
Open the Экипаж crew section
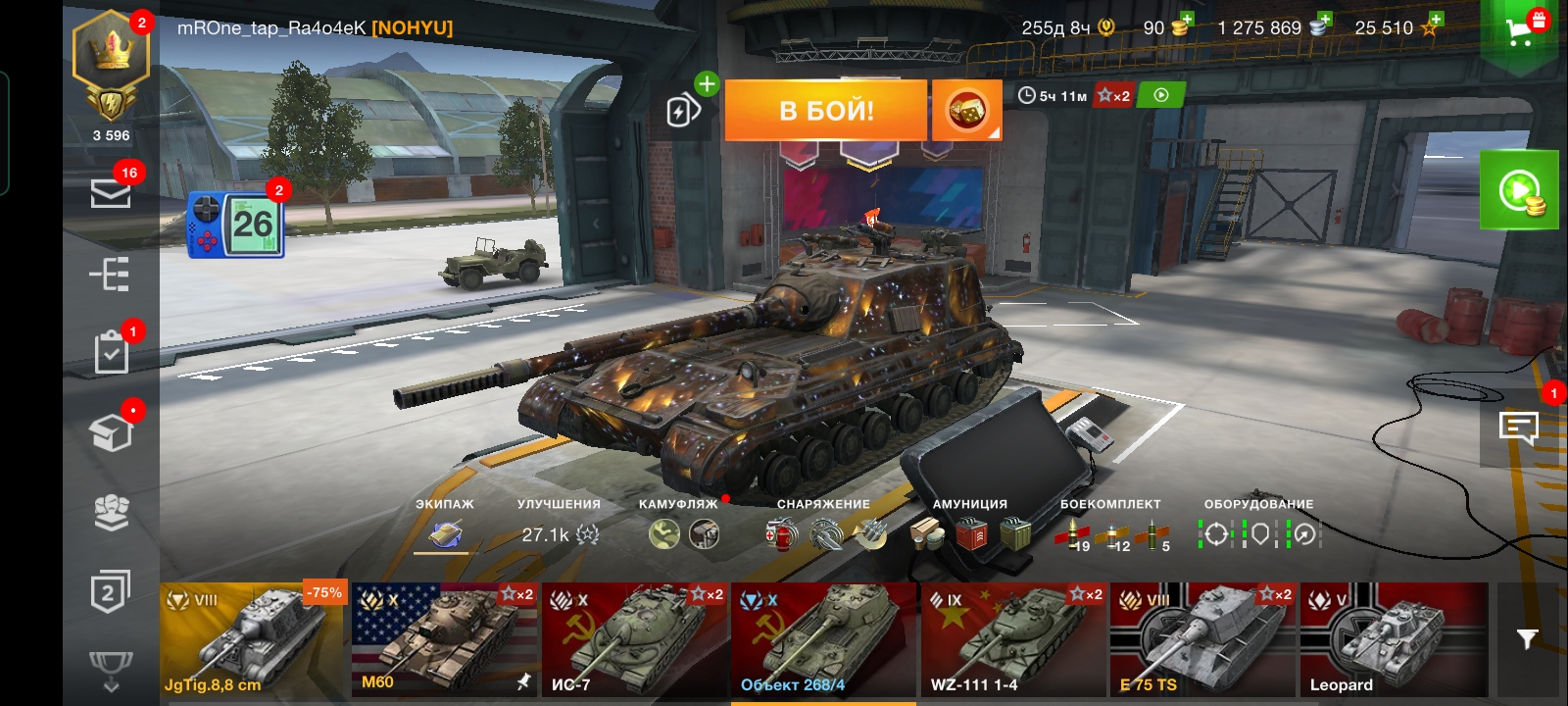445,533
